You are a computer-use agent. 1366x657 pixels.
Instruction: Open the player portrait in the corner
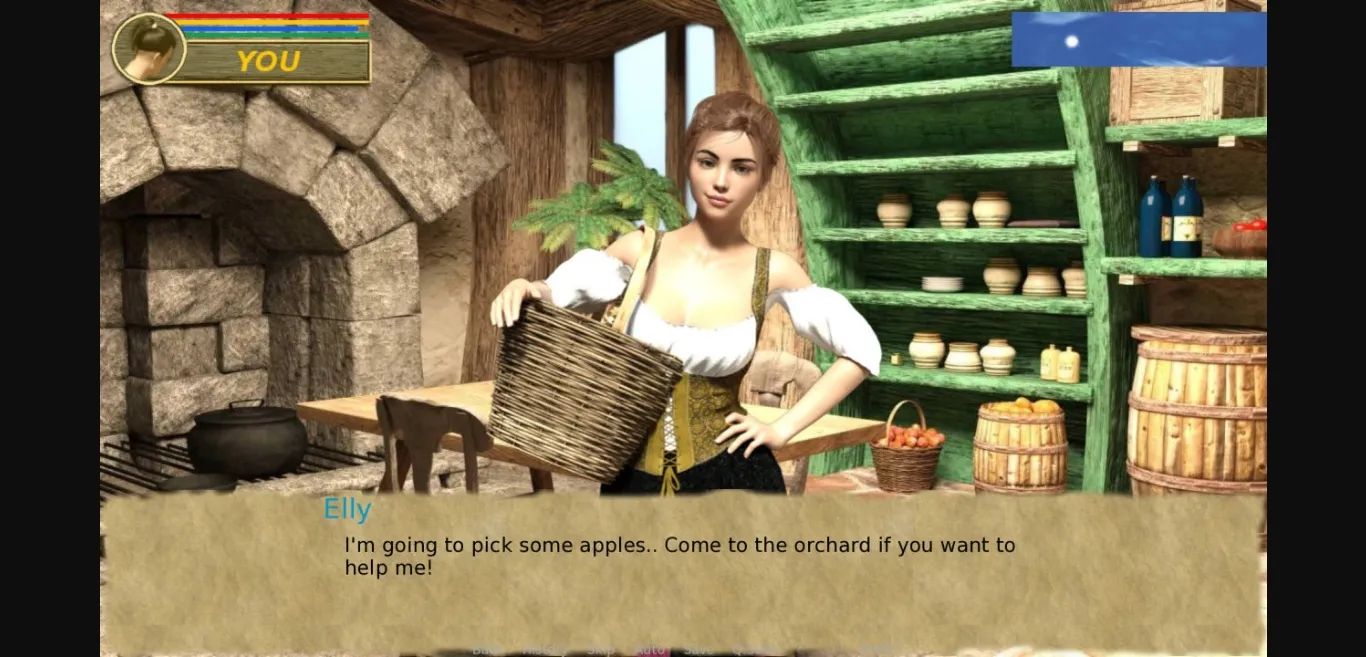[x=148, y=49]
